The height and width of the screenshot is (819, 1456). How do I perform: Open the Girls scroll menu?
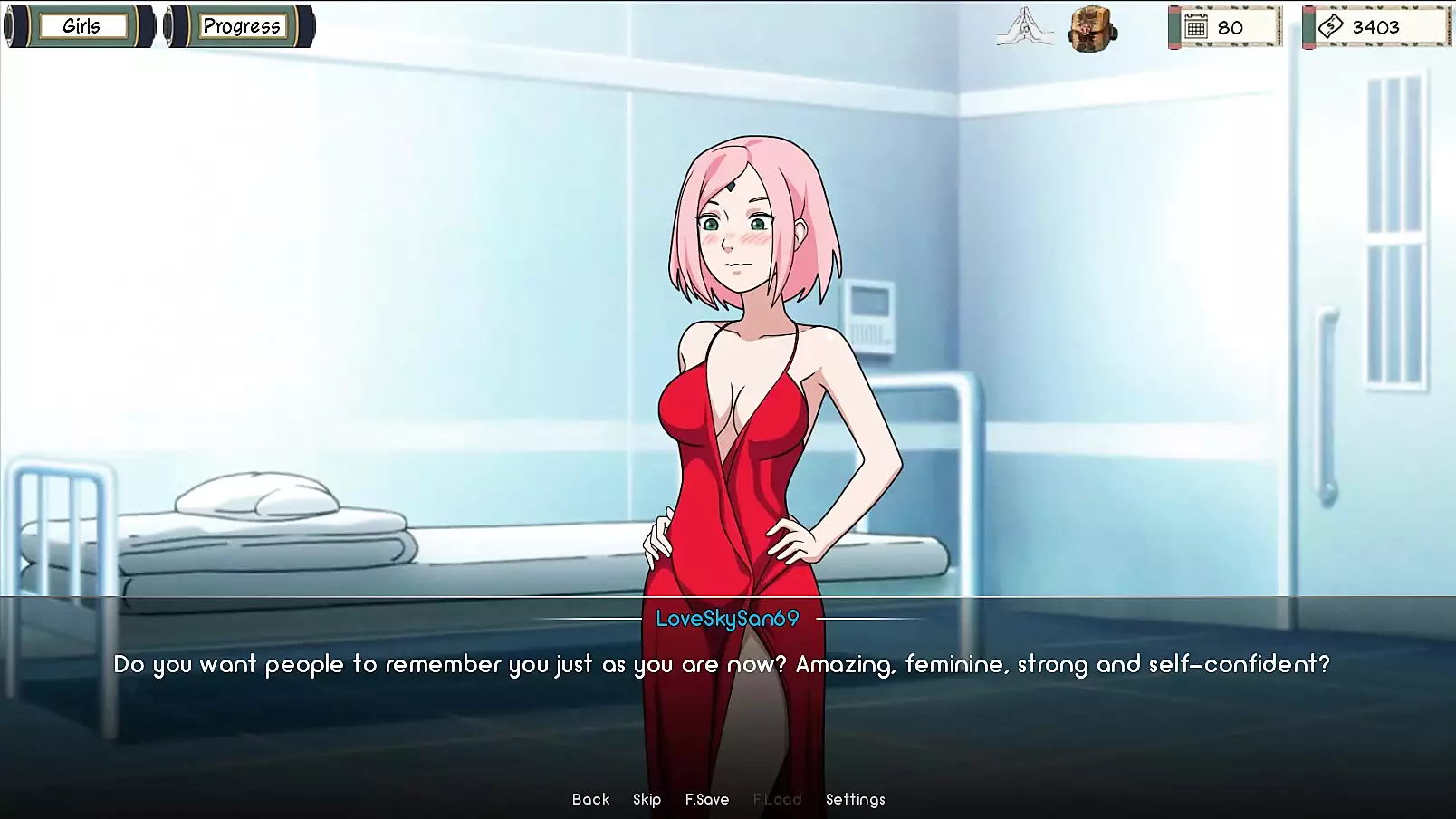[x=81, y=26]
